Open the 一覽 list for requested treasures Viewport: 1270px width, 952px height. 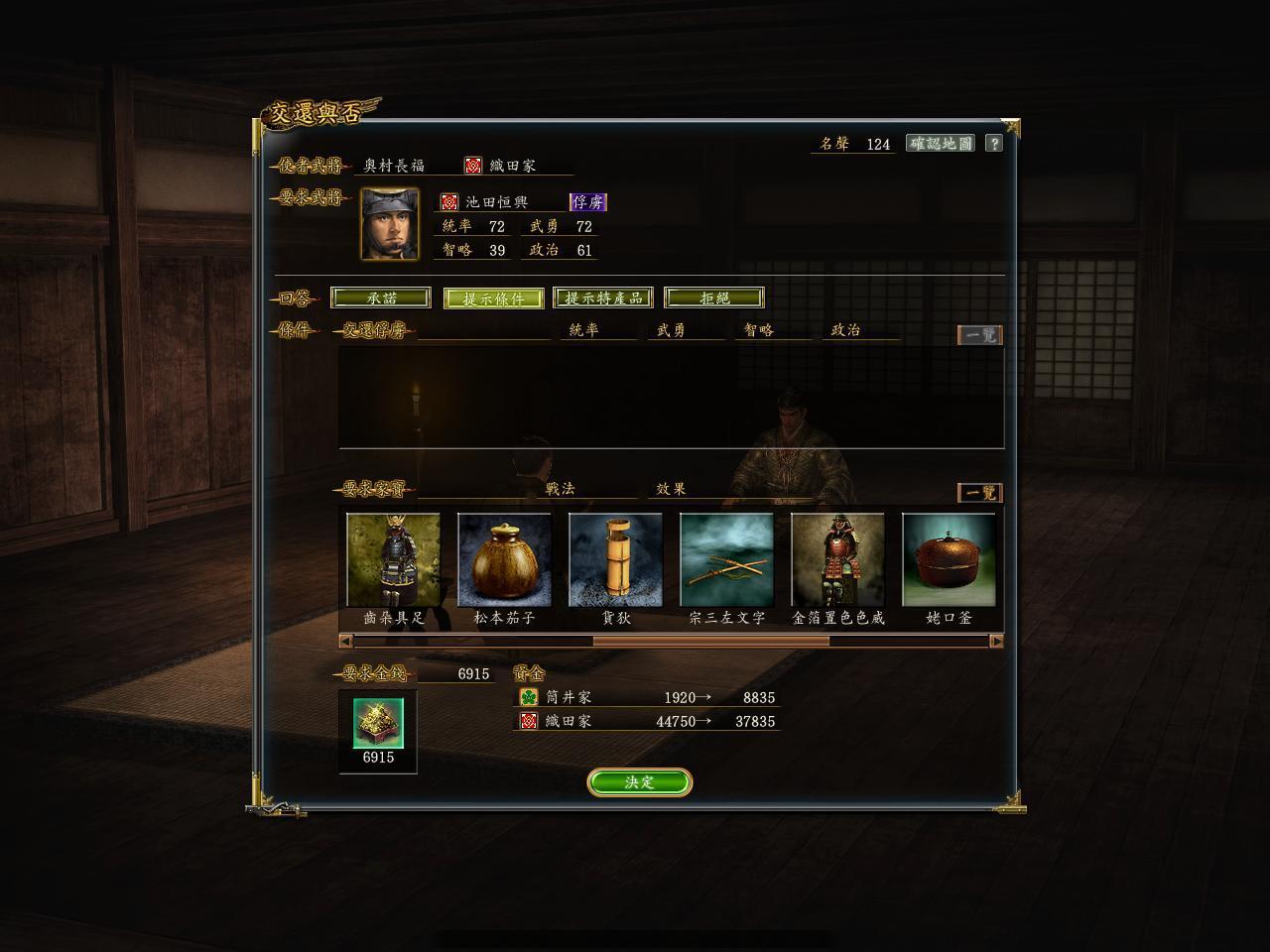tap(980, 493)
